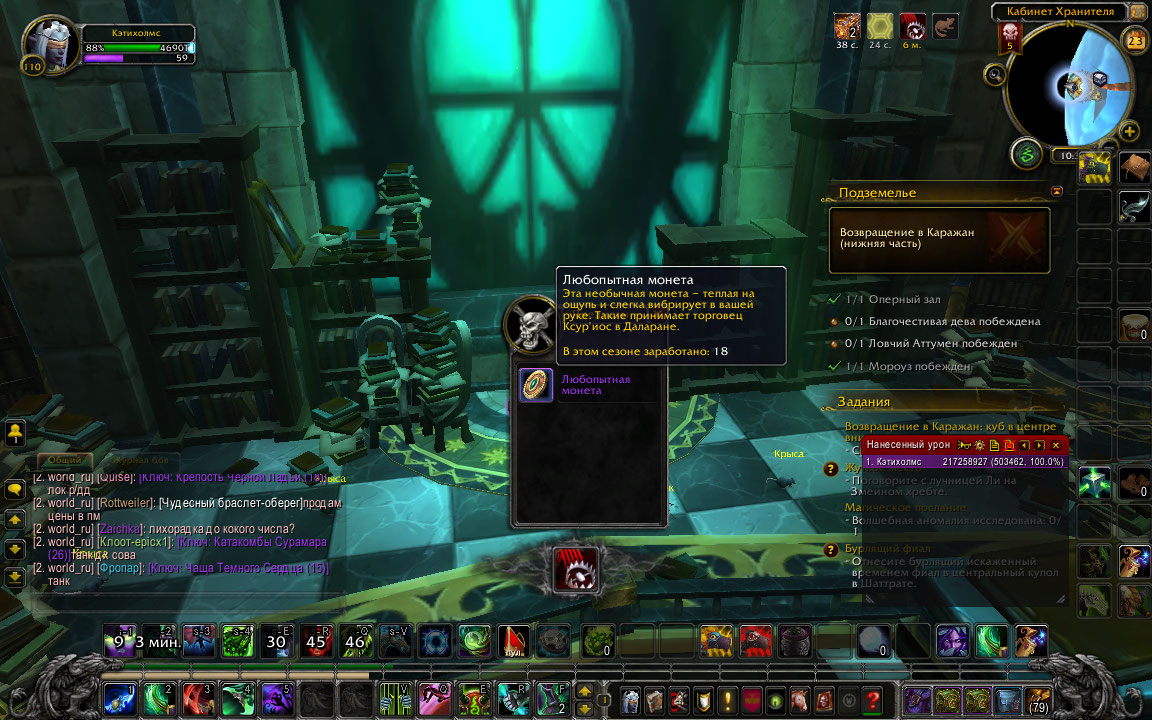The height and width of the screenshot is (720, 1152).
Task: Click the Чаща Темного Сердца keystone link in chat
Action: tap(238, 568)
